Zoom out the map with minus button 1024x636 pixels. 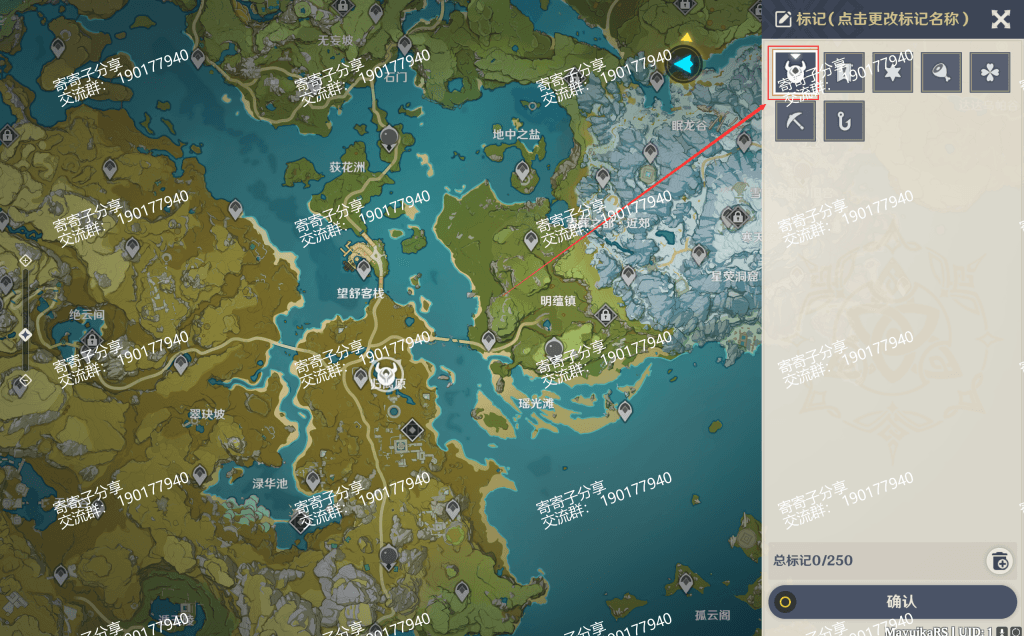tap(26, 380)
